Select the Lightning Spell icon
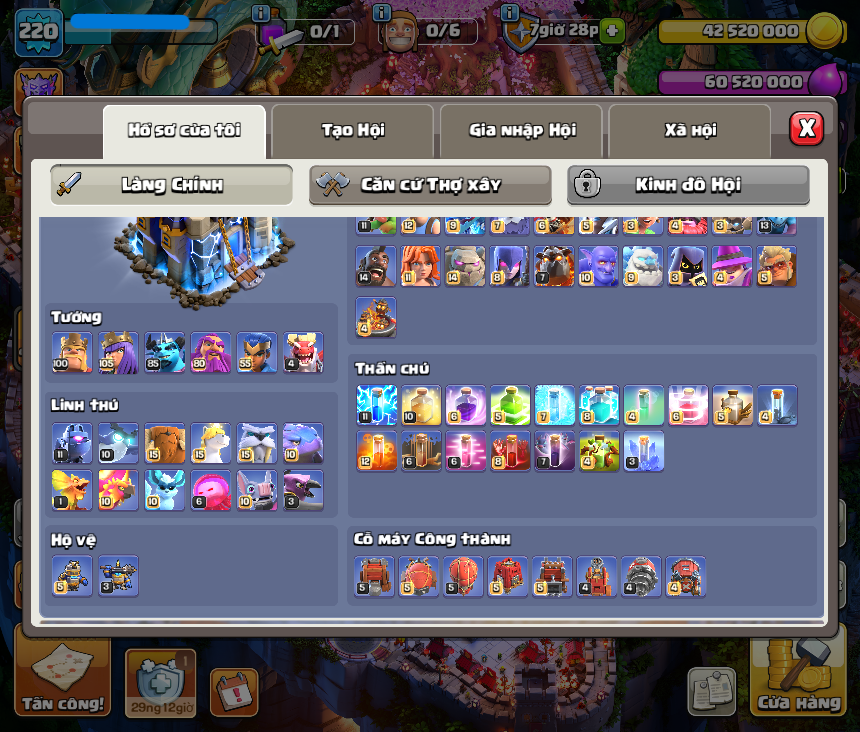The image size is (860, 732). click(x=376, y=405)
